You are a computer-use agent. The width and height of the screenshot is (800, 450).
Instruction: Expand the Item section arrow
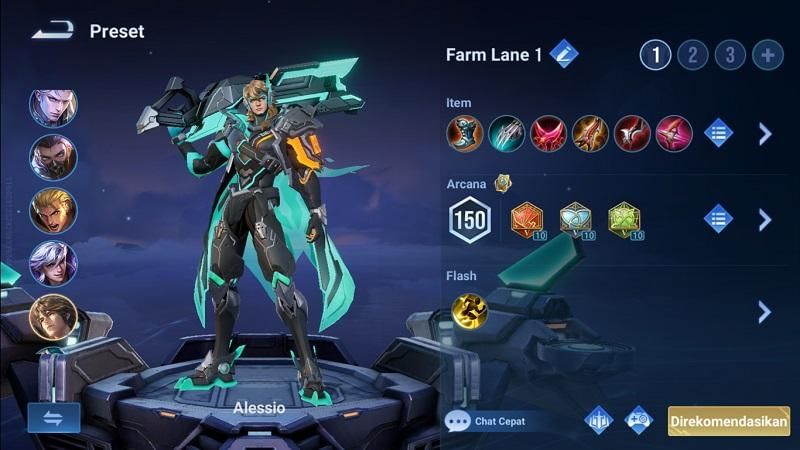765,133
